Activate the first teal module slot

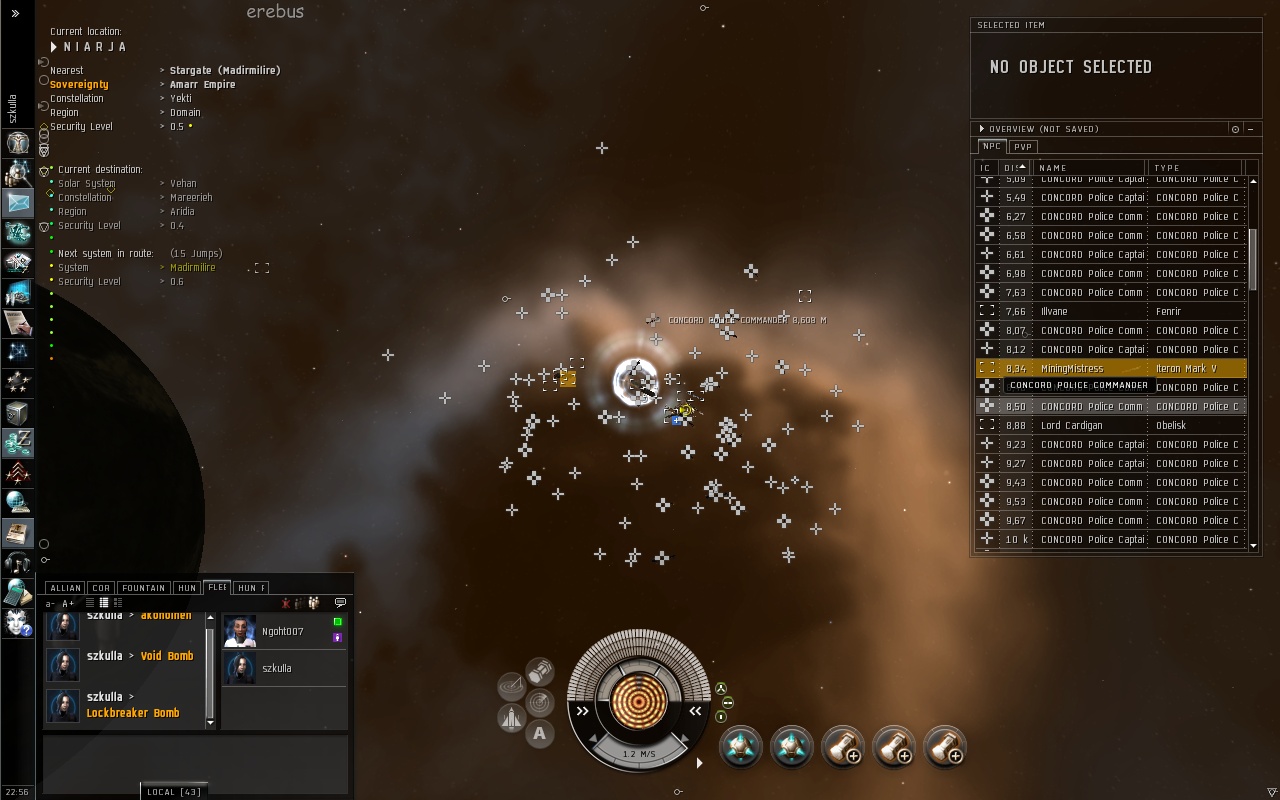(x=741, y=748)
